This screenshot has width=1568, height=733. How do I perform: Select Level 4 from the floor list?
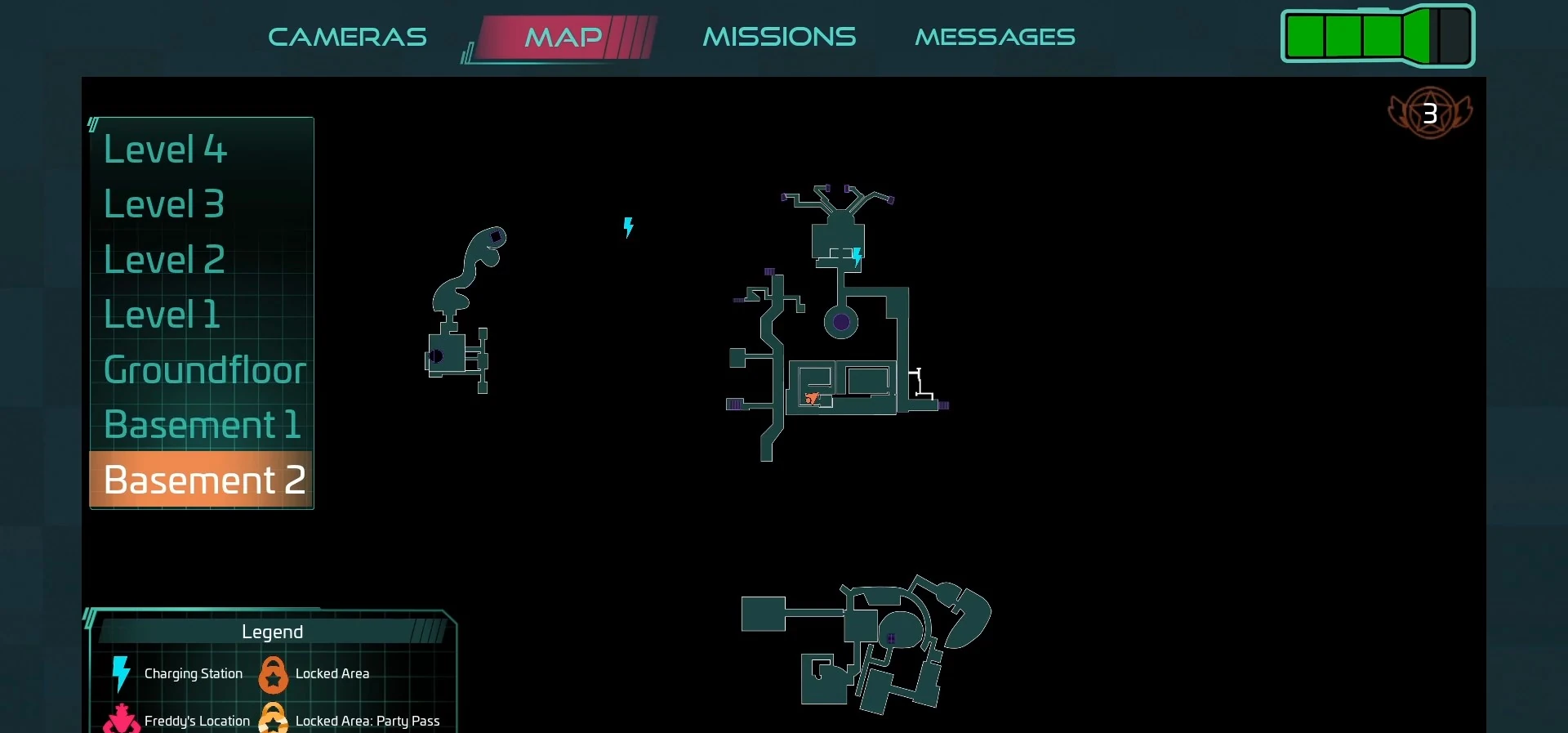point(164,149)
